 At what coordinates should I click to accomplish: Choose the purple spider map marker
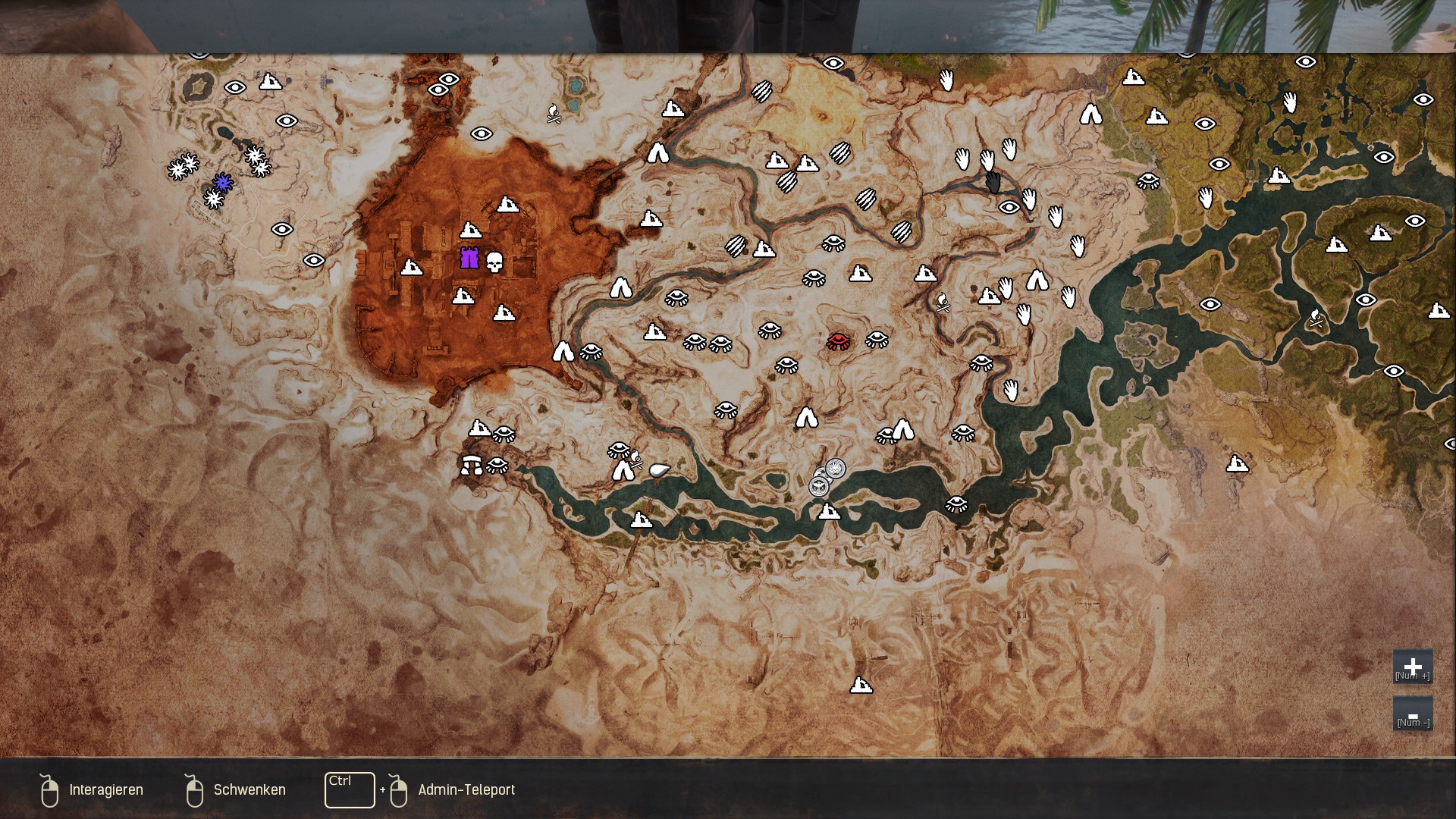coord(222,182)
